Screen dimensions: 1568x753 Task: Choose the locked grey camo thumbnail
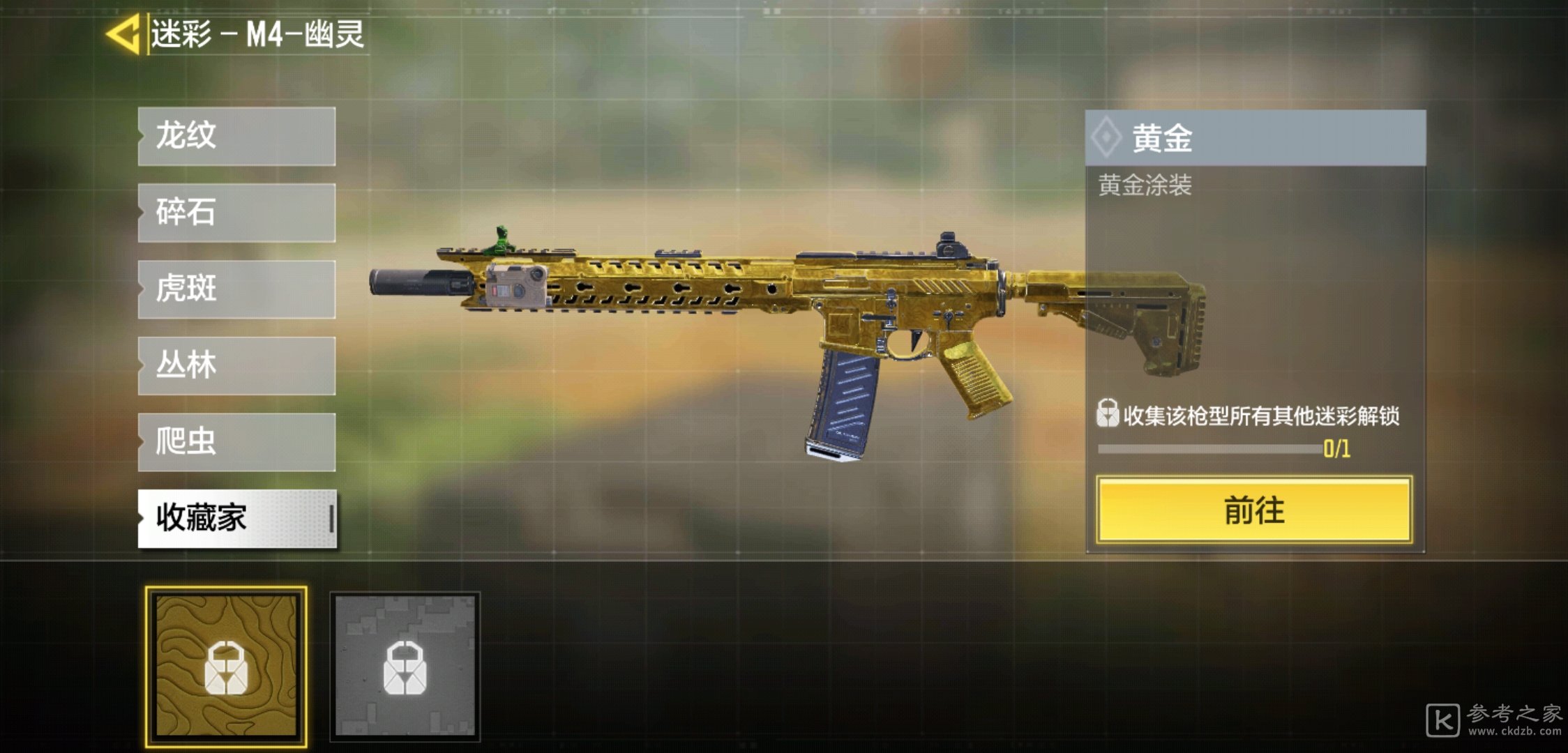(x=405, y=666)
